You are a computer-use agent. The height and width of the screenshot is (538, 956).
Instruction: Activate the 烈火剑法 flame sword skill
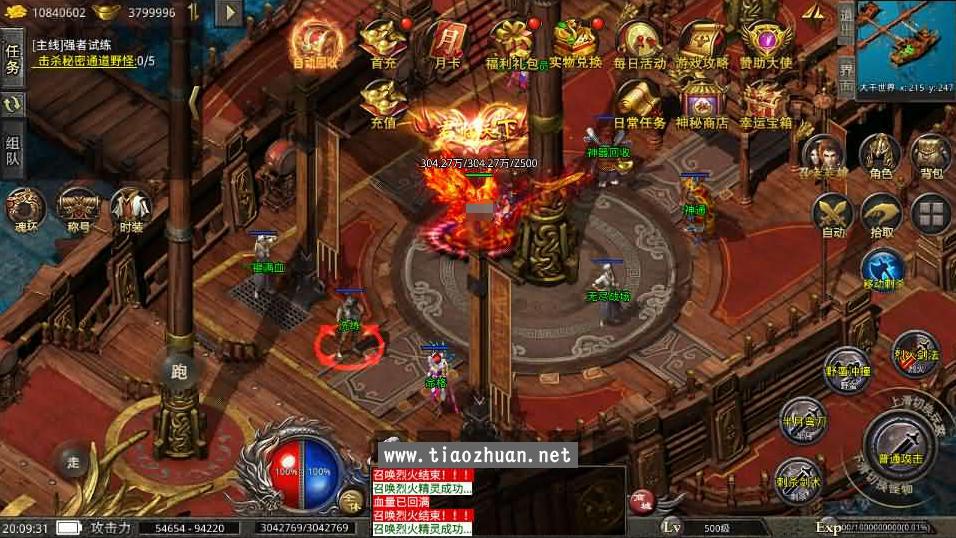[x=915, y=349]
